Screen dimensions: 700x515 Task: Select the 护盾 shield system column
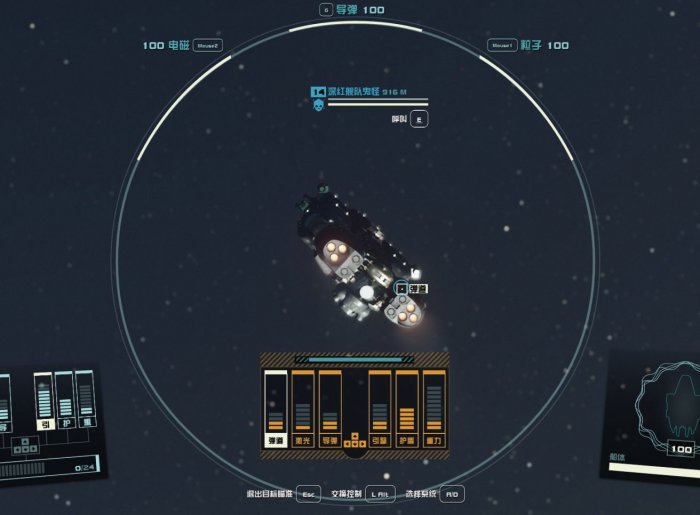(x=406, y=409)
